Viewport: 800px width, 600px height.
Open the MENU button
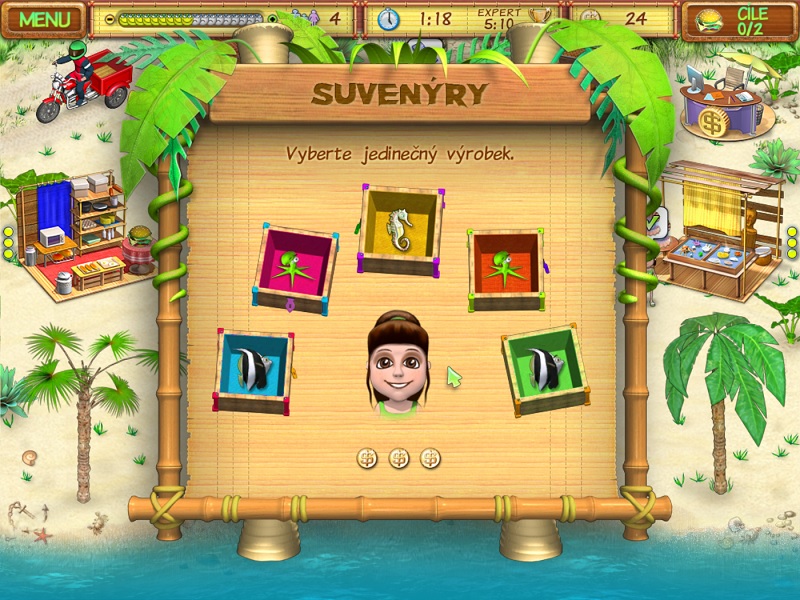45,19
